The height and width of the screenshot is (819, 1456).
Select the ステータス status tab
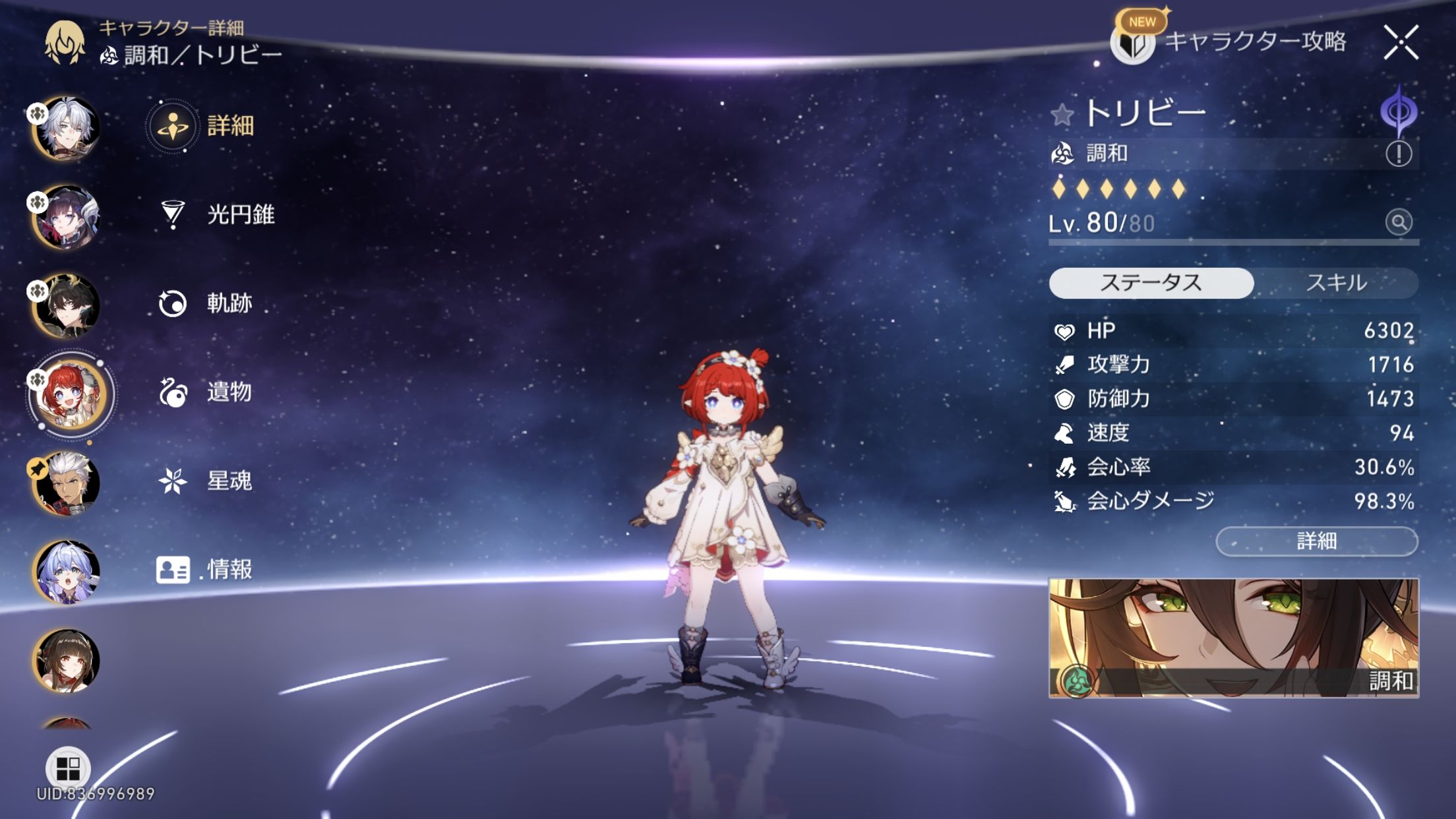point(1151,283)
